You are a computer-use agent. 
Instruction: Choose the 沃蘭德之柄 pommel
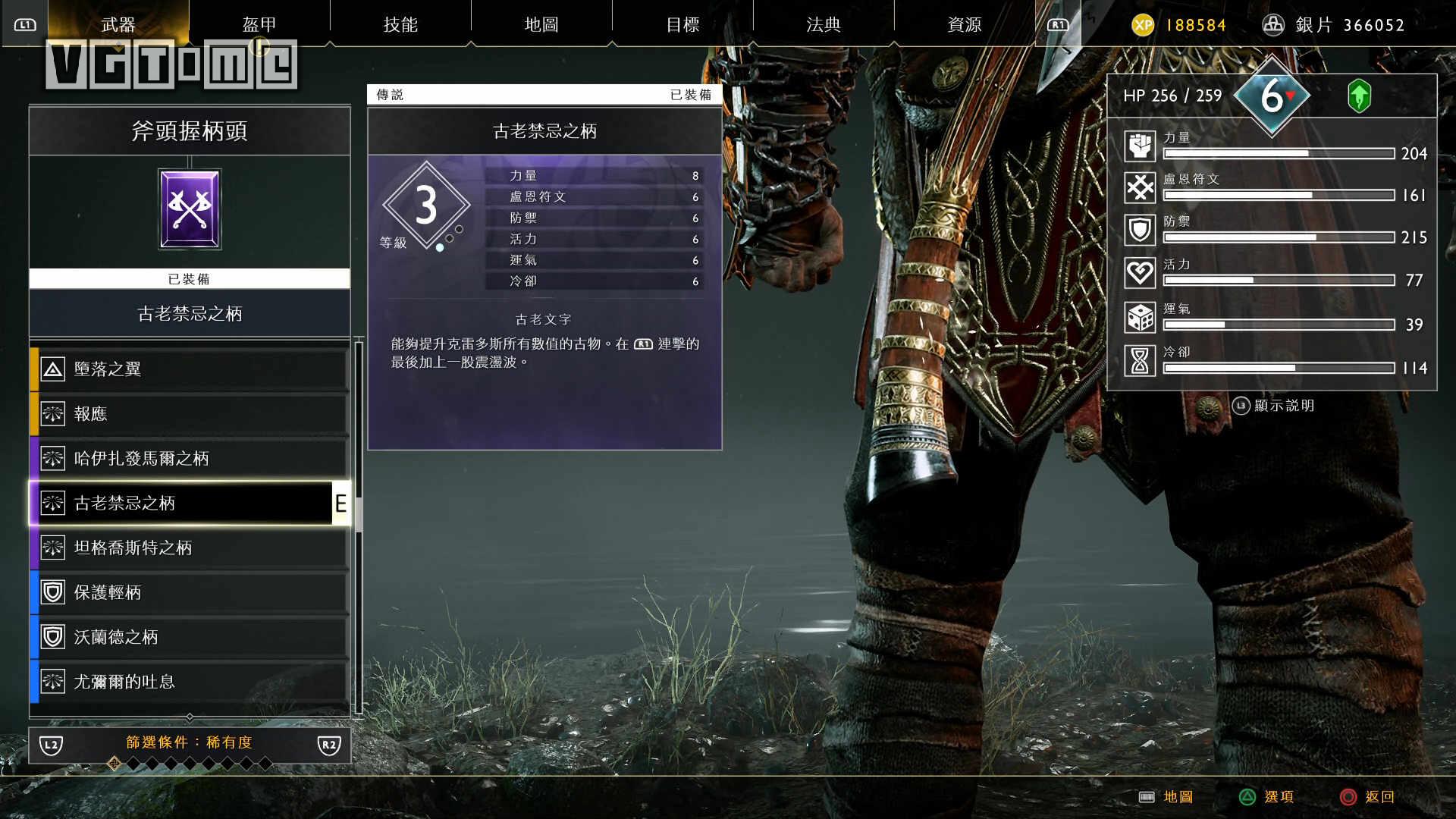(x=190, y=638)
